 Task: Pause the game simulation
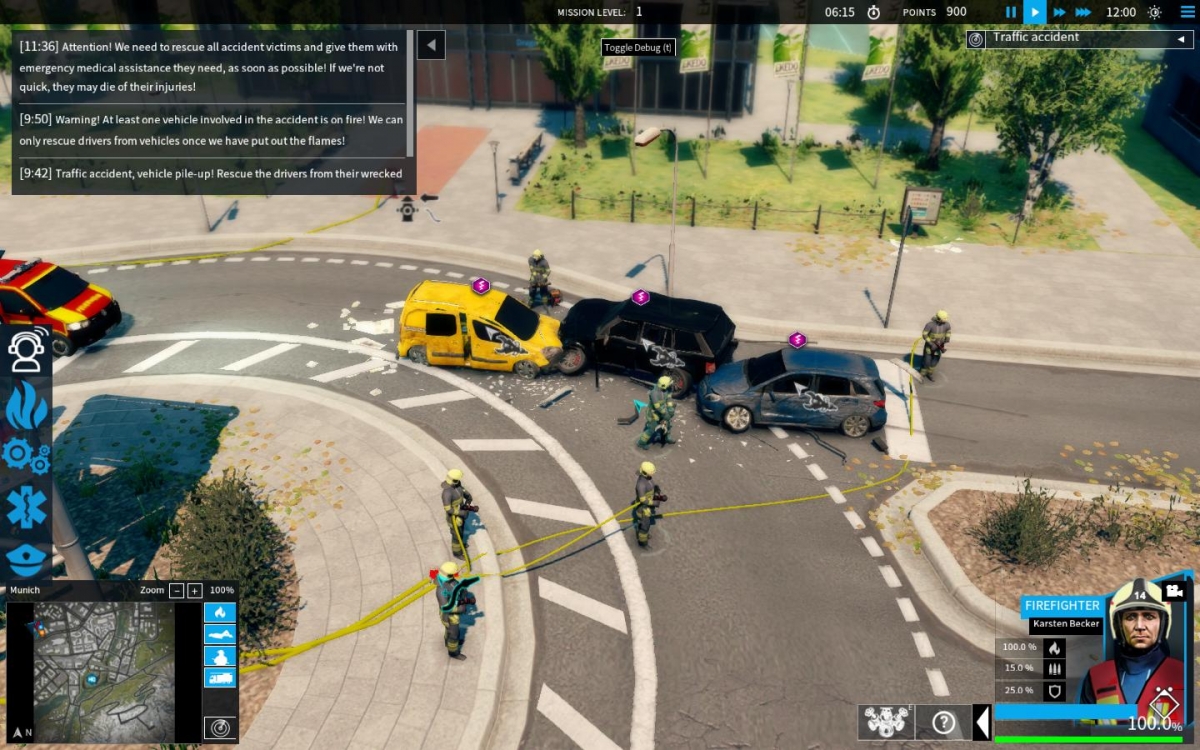1011,12
